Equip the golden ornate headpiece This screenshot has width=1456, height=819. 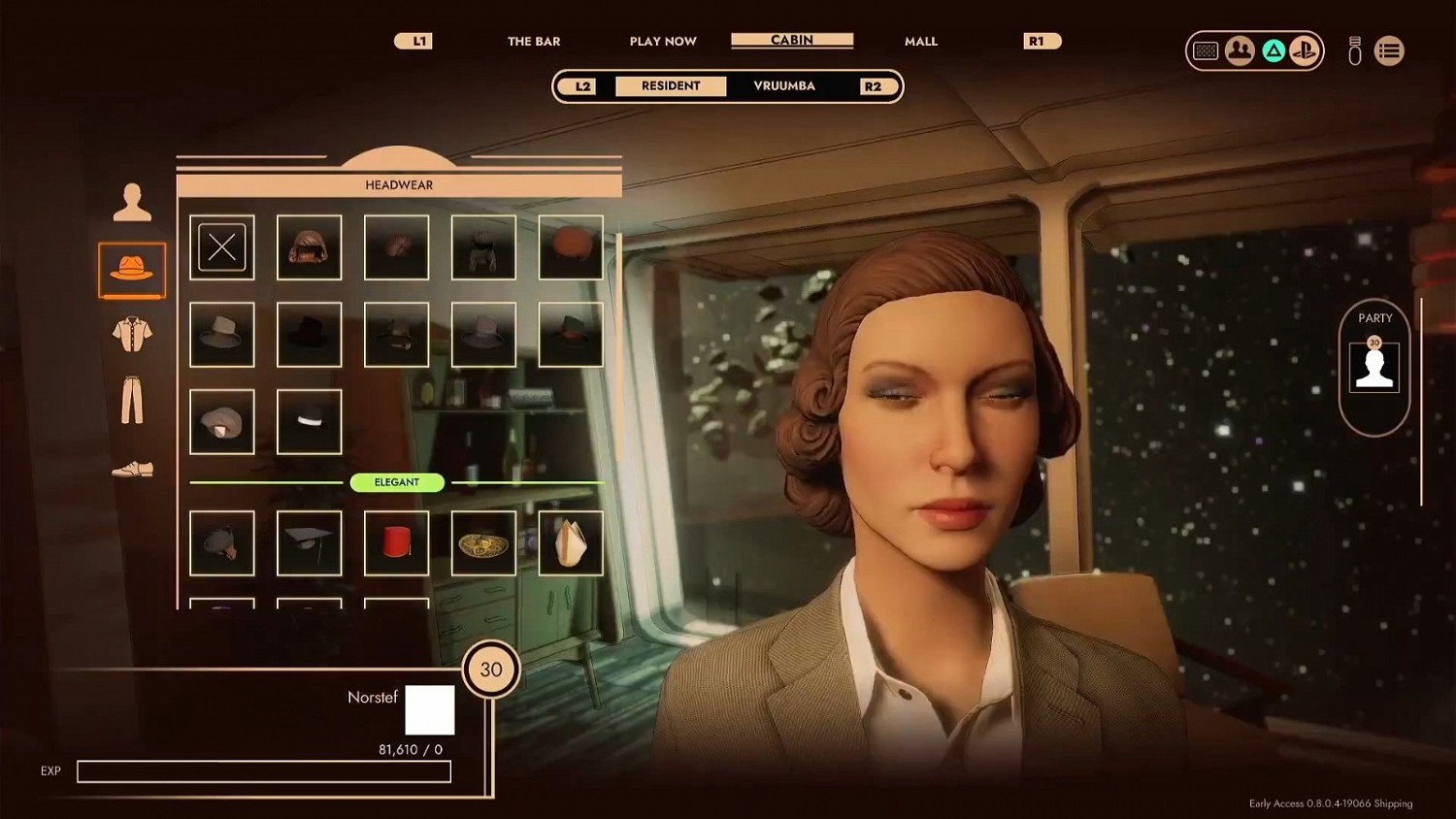coord(483,543)
